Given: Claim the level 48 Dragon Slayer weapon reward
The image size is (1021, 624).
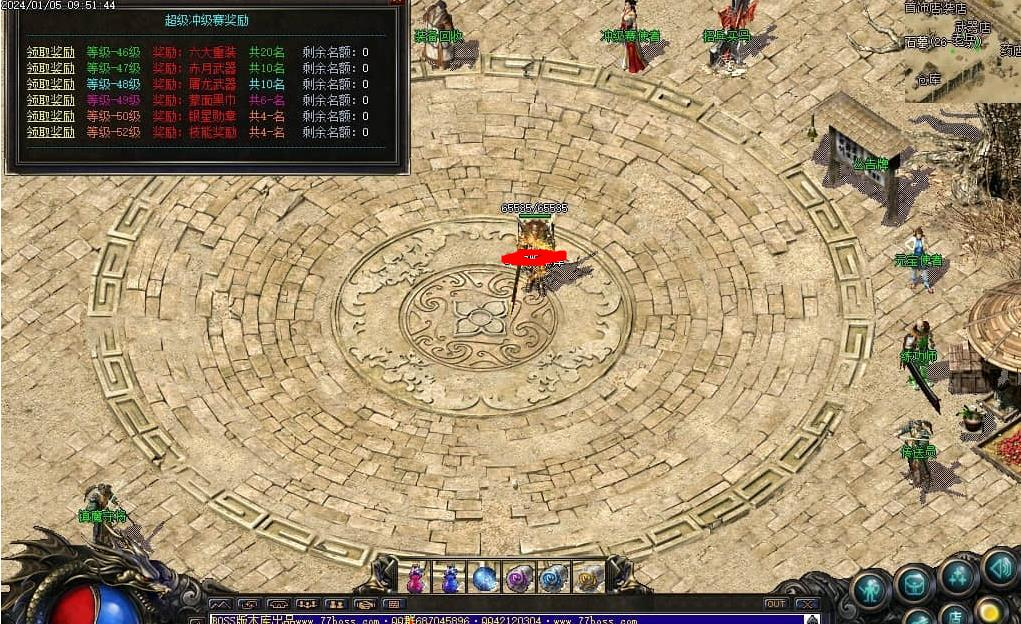Looking at the screenshot, I should (x=50, y=84).
